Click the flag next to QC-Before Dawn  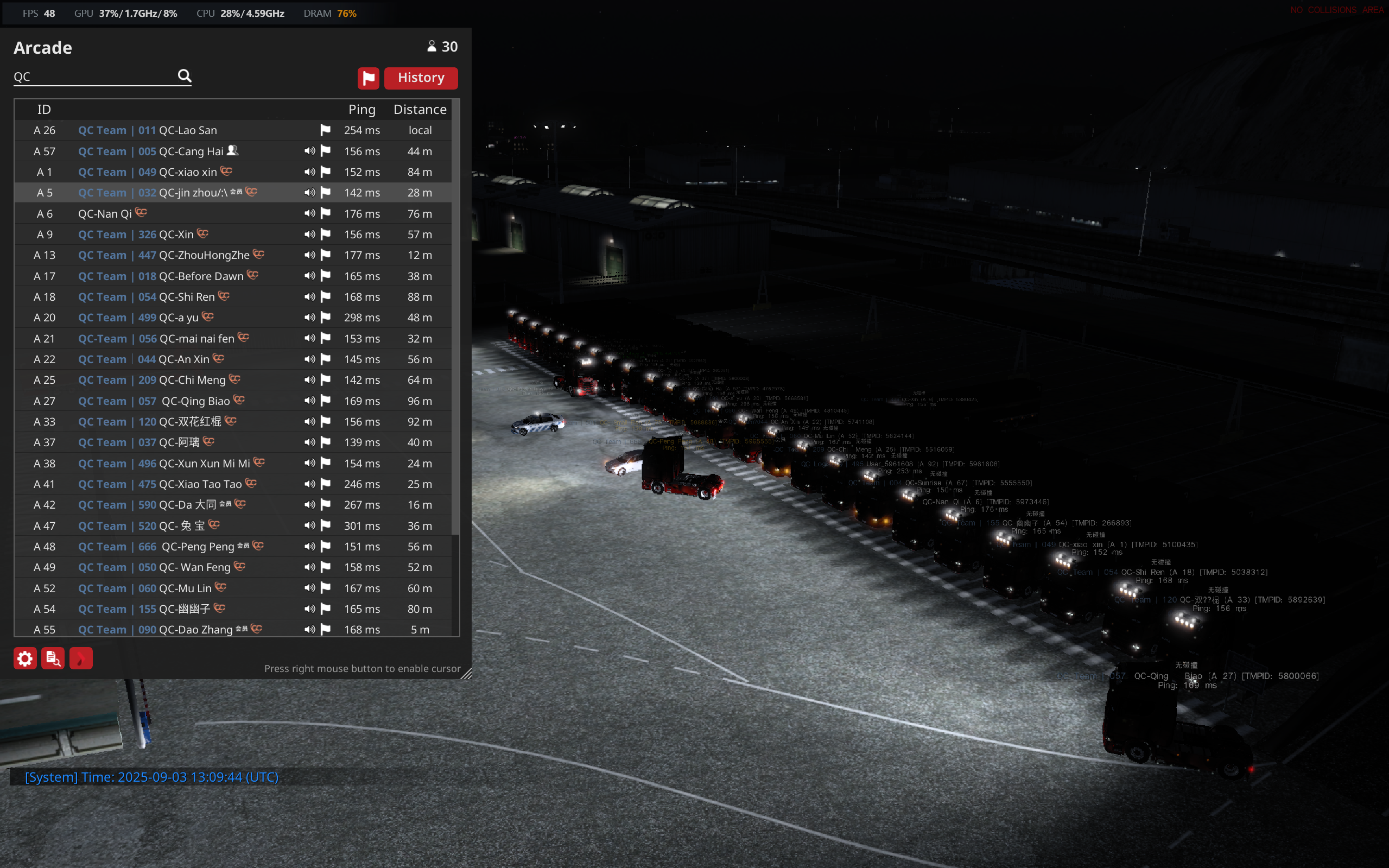click(x=326, y=276)
